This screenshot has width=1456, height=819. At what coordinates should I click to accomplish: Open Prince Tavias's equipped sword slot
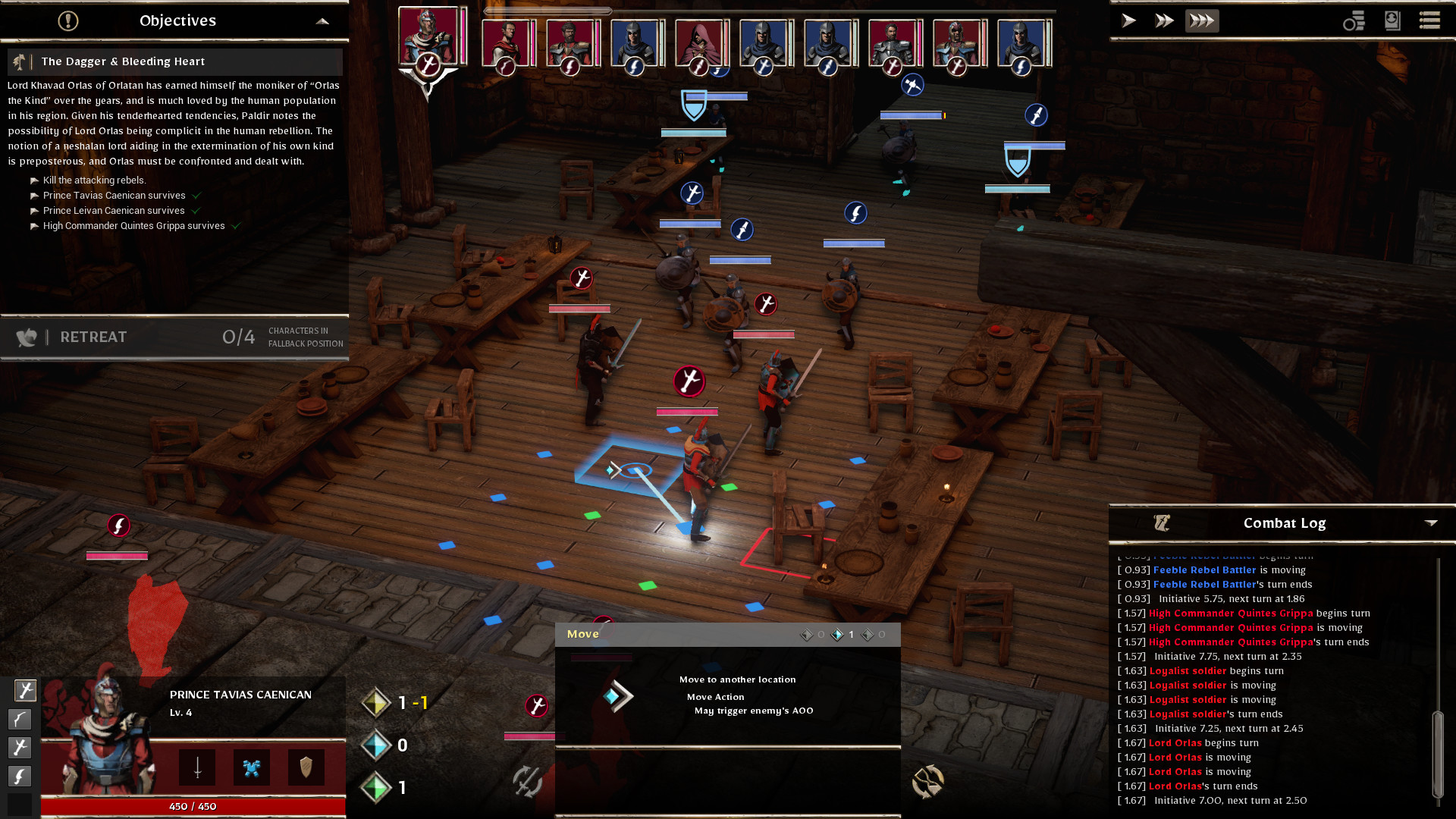pyautogui.click(x=196, y=767)
